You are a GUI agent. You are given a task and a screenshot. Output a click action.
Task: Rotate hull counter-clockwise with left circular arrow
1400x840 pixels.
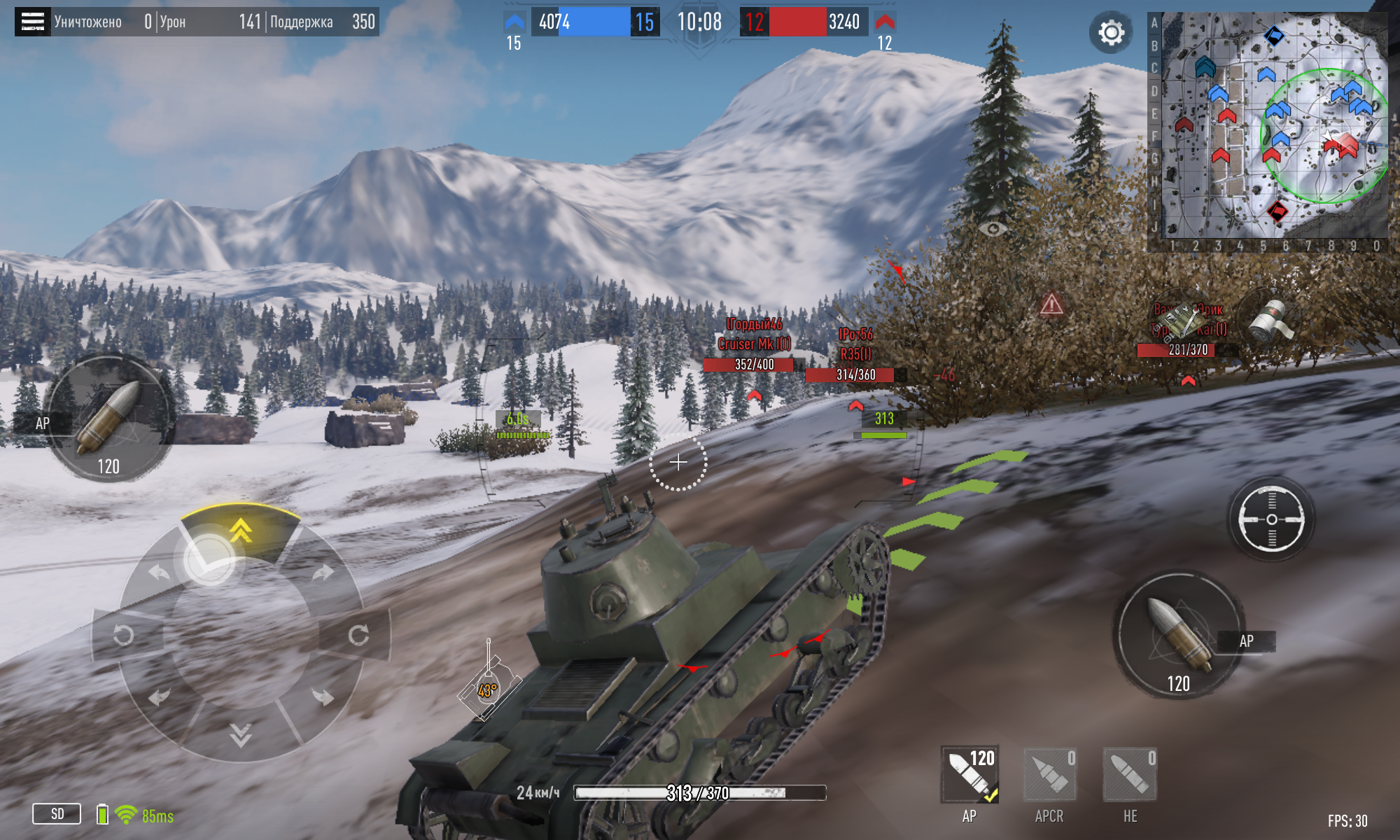tap(124, 635)
